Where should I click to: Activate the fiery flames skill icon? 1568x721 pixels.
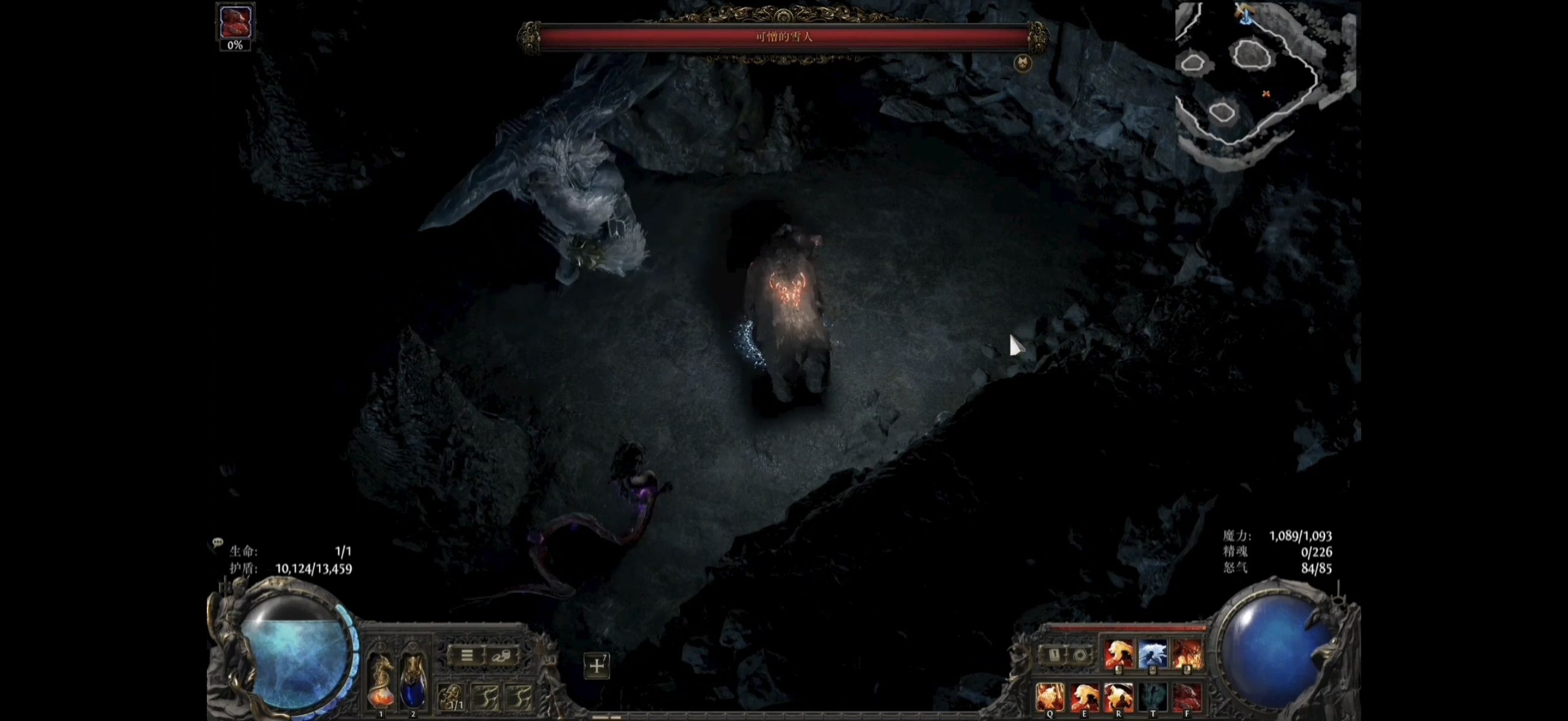tap(1186, 655)
